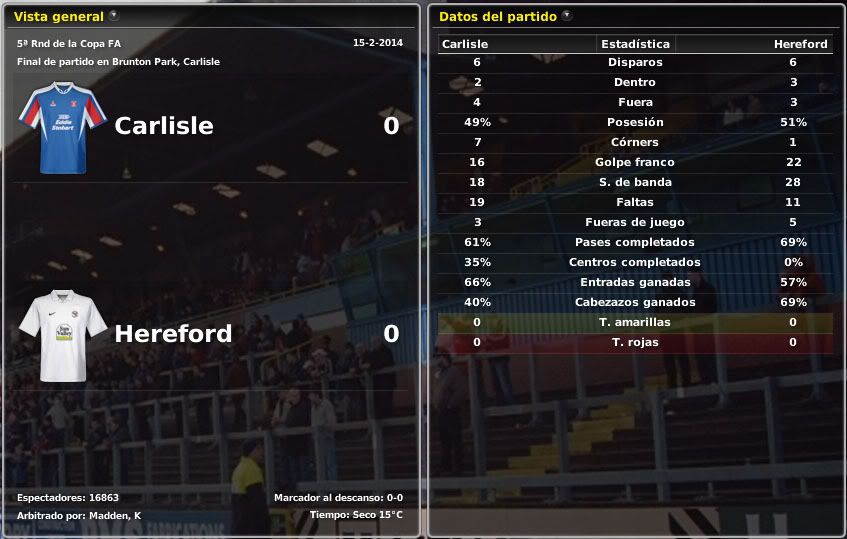The image size is (847, 539).
Task: Select the Posesión stat row
Action: [635, 122]
